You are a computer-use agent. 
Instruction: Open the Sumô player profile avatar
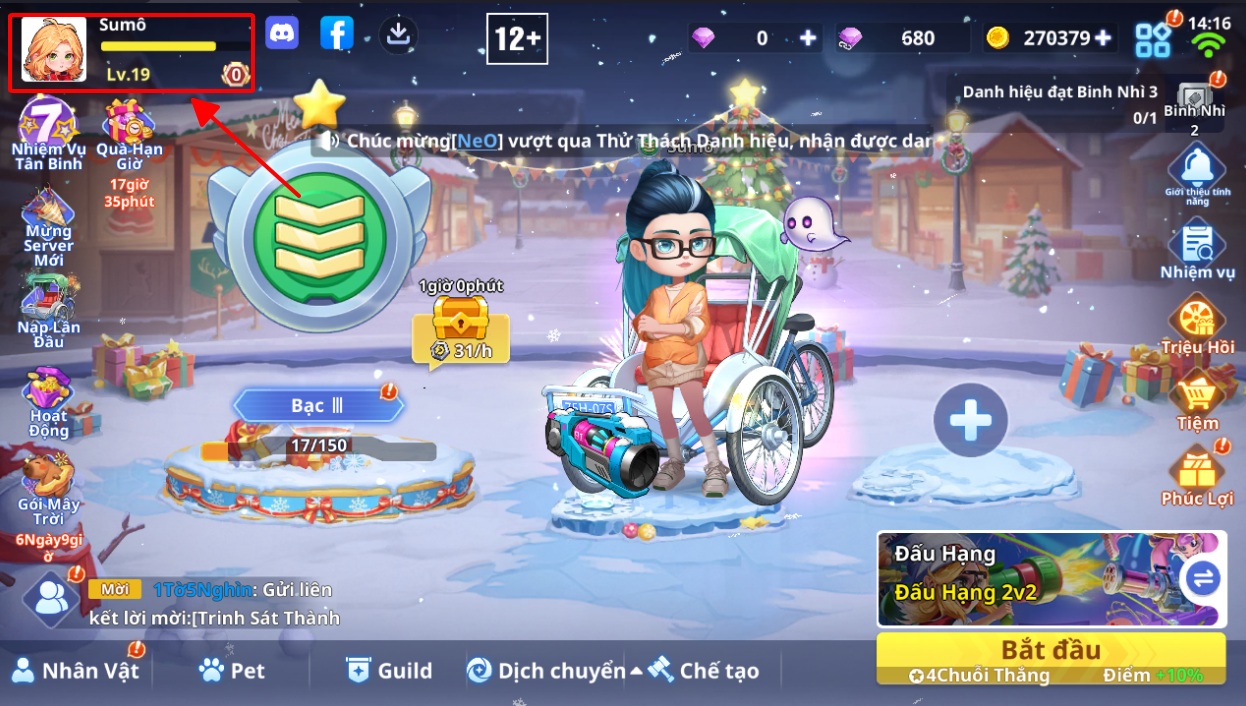click(54, 50)
